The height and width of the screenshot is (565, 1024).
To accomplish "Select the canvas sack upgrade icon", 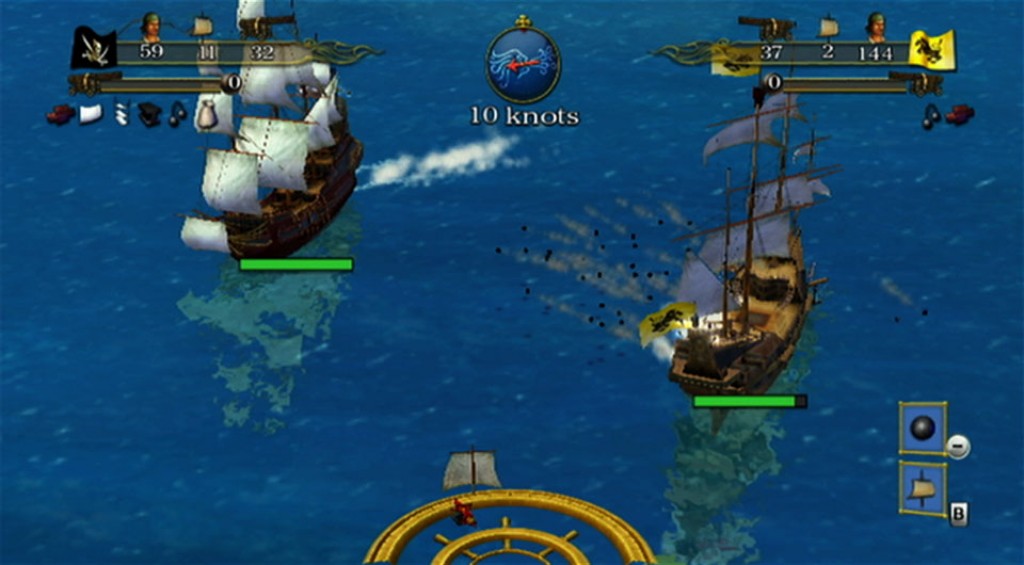I will click(206, 115).
